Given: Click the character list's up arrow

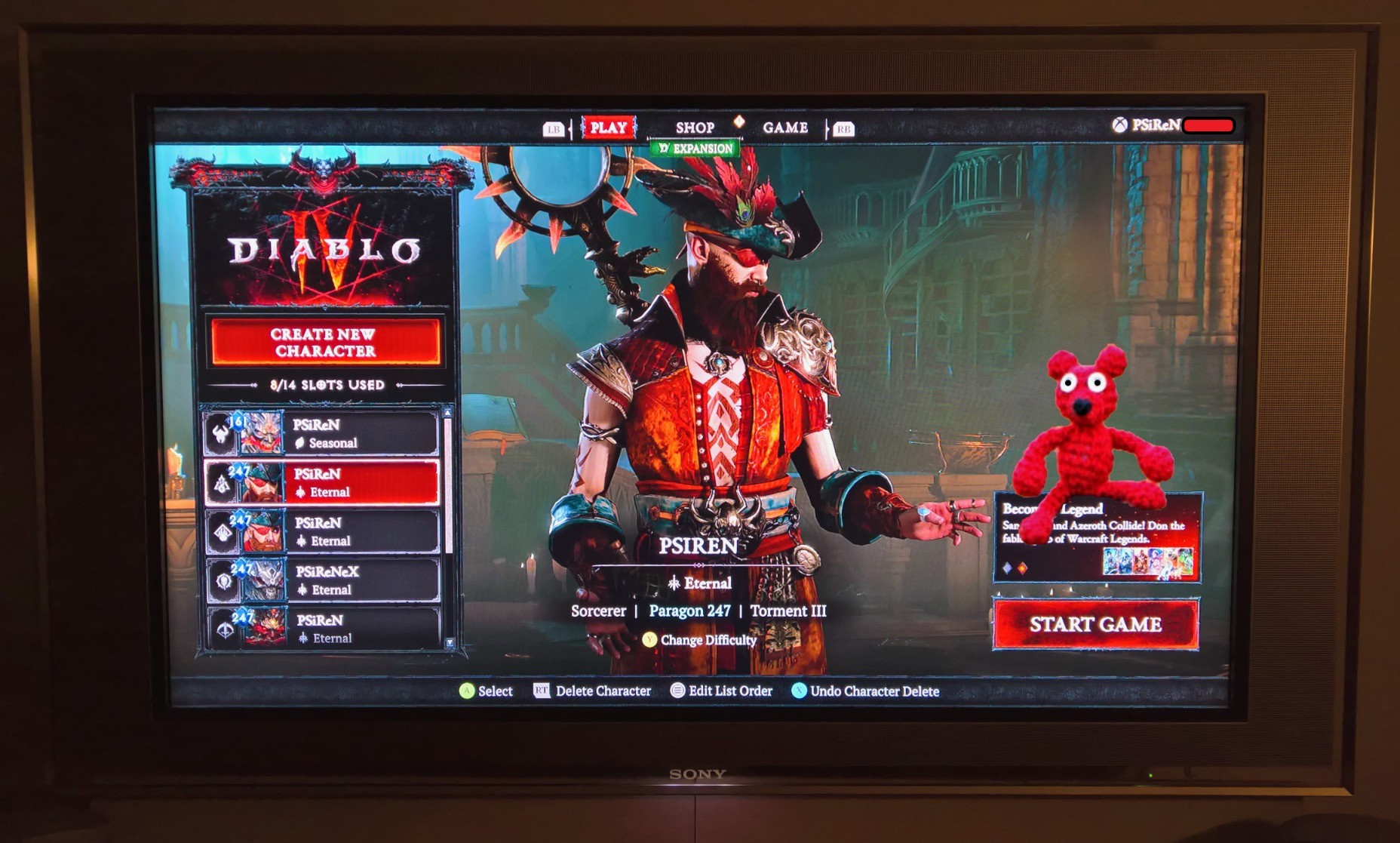Looking at the screenshot, I should pyautogui.click(x=447, y=413).
